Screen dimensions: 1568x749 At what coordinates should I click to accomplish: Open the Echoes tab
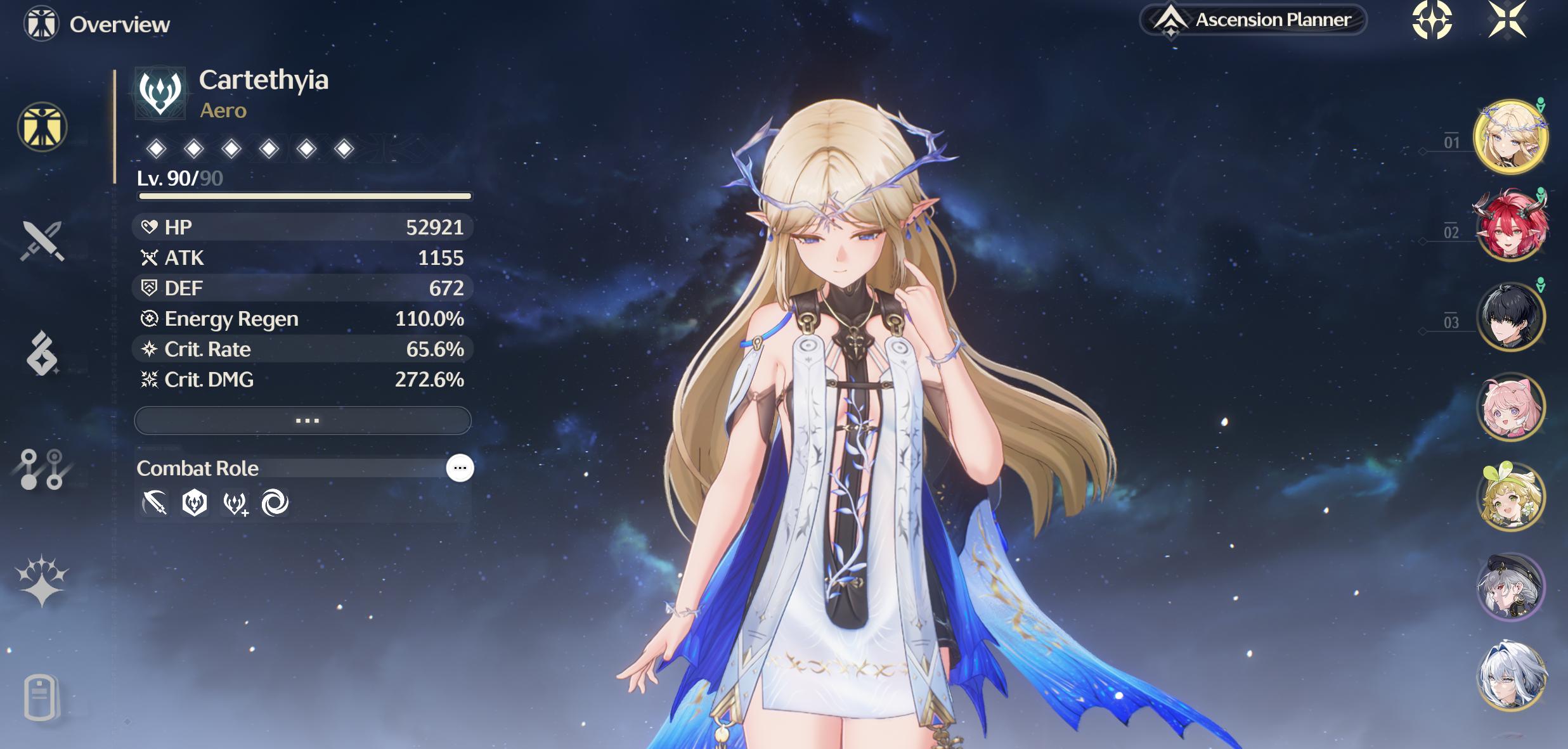click(42, 354)
